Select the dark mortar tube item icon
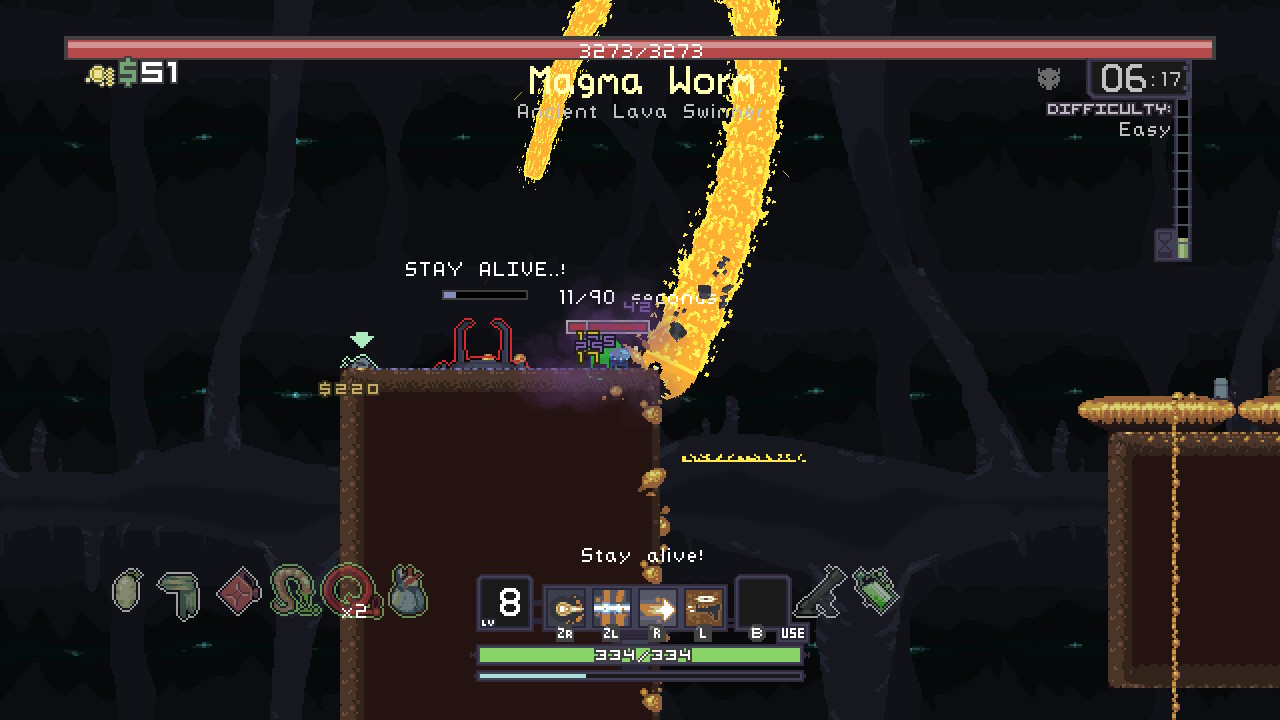This screenshot has height=720, width=1280. click(x=821, y=591)
